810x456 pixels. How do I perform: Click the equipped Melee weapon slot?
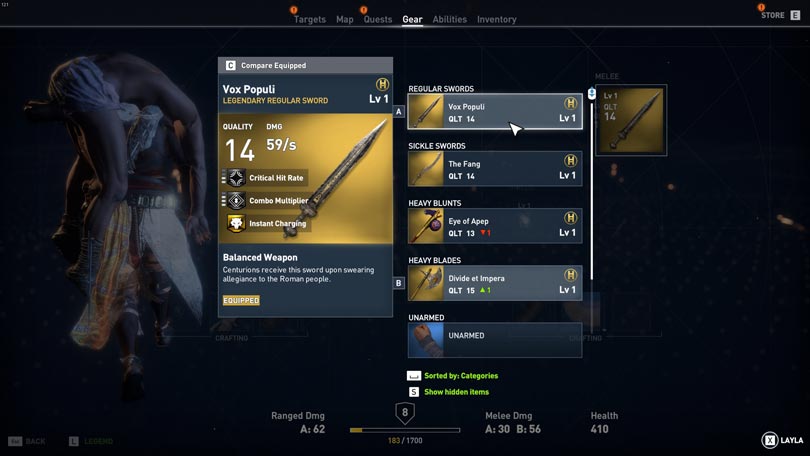(x=630, y=121)
